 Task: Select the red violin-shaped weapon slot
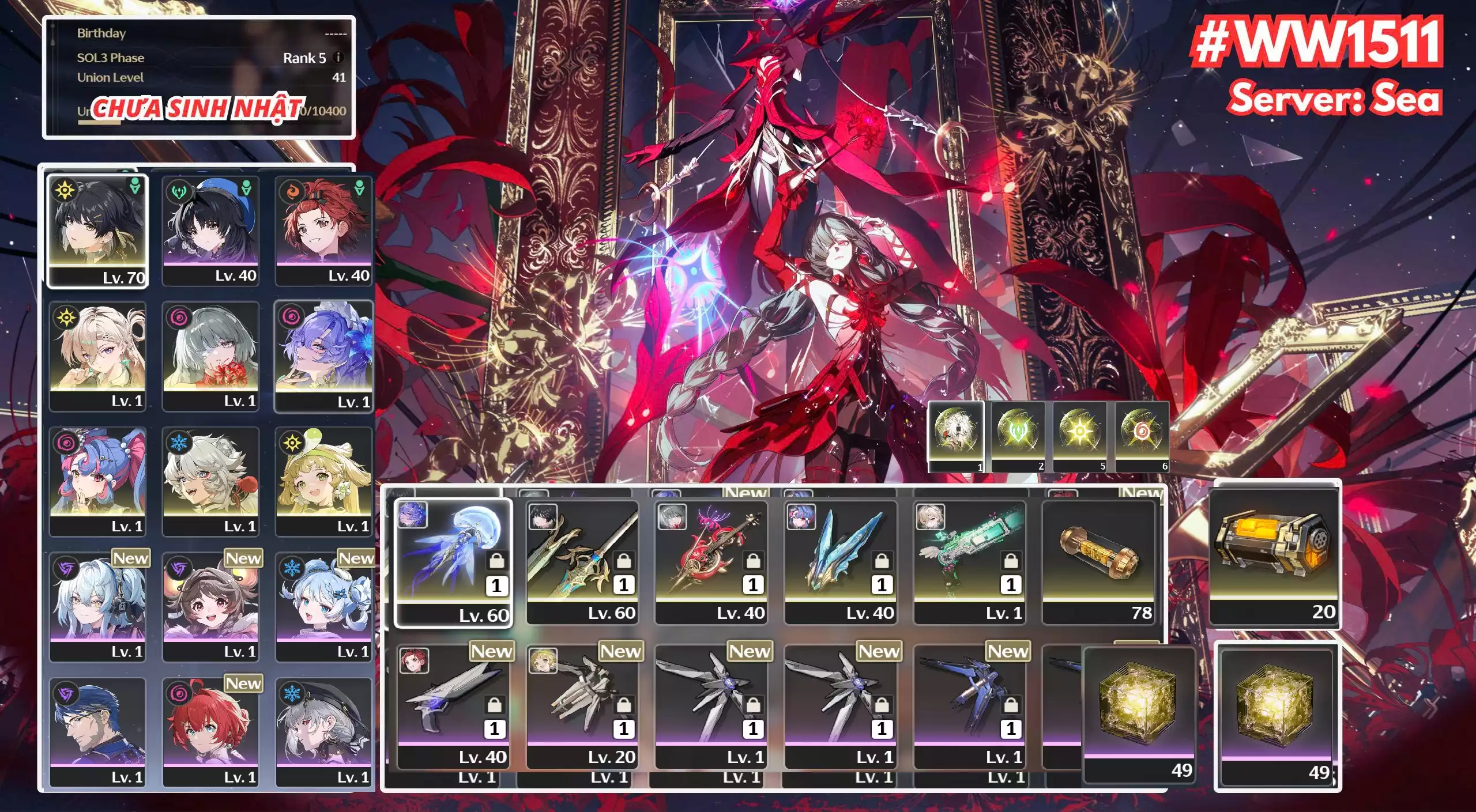711,562
